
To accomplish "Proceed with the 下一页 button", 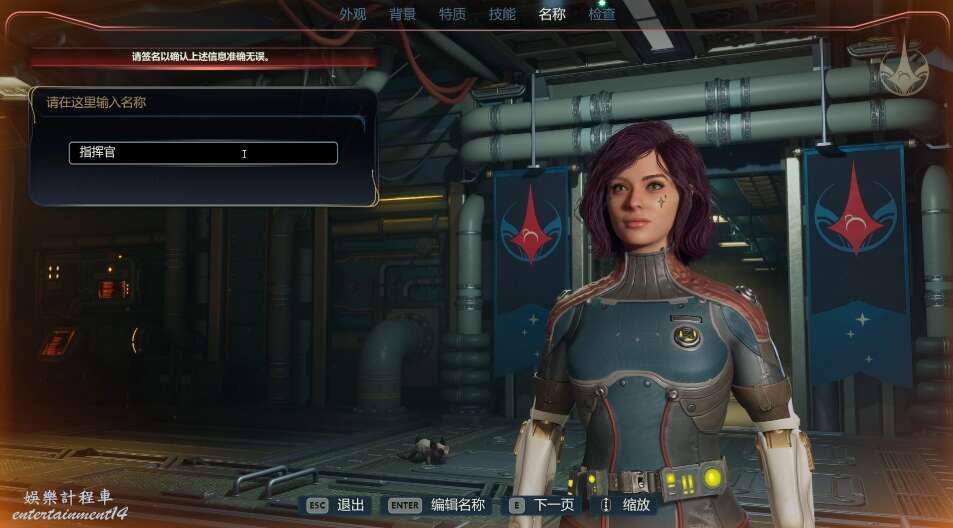I will pyautogui.click(x=543, y=505).
